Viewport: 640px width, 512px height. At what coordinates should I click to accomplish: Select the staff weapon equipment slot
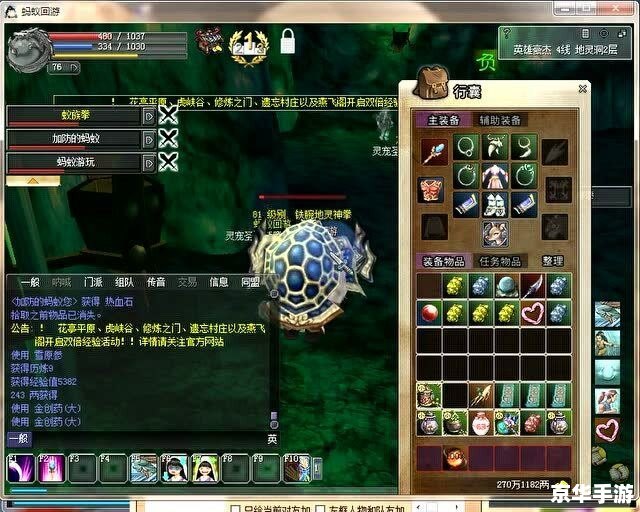431,153
